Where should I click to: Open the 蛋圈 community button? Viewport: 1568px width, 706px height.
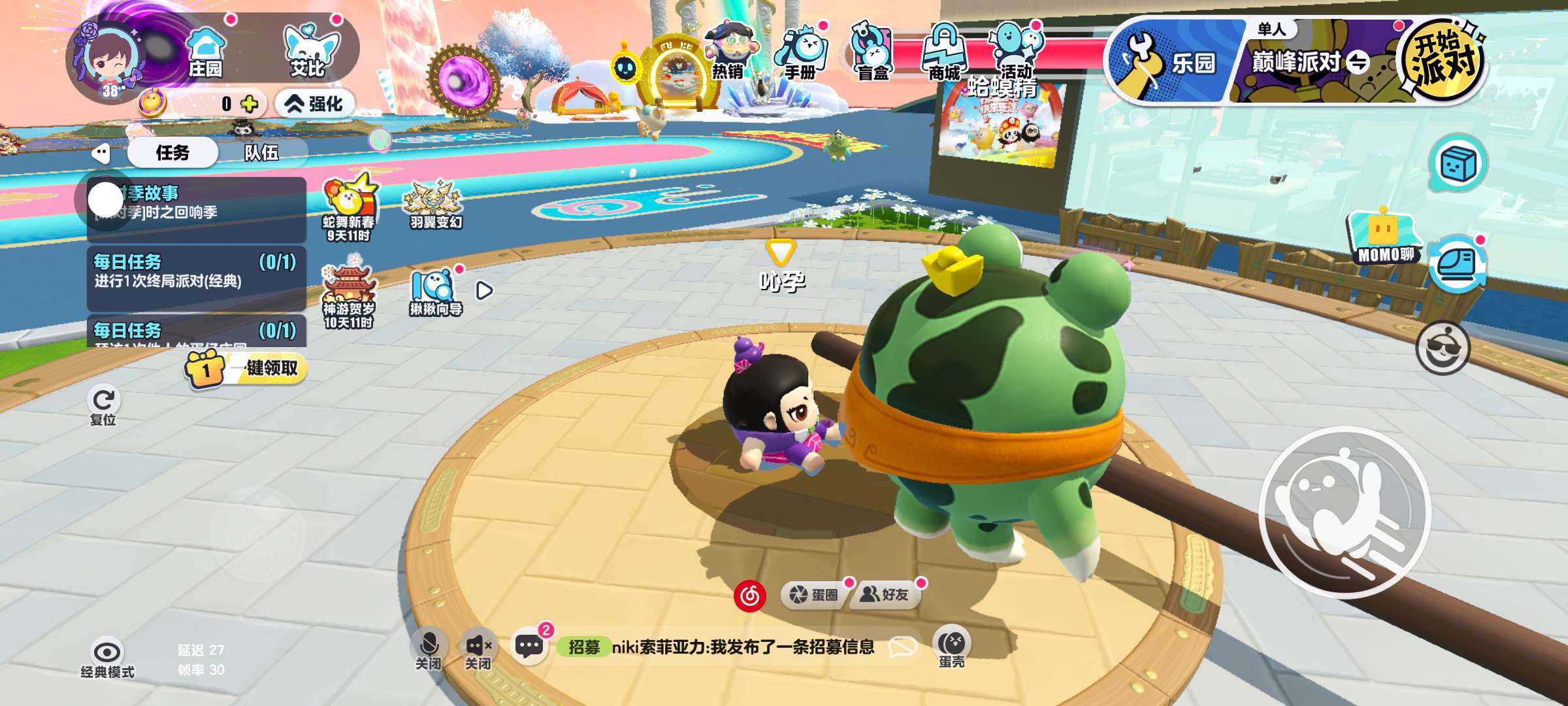(814, 595)
